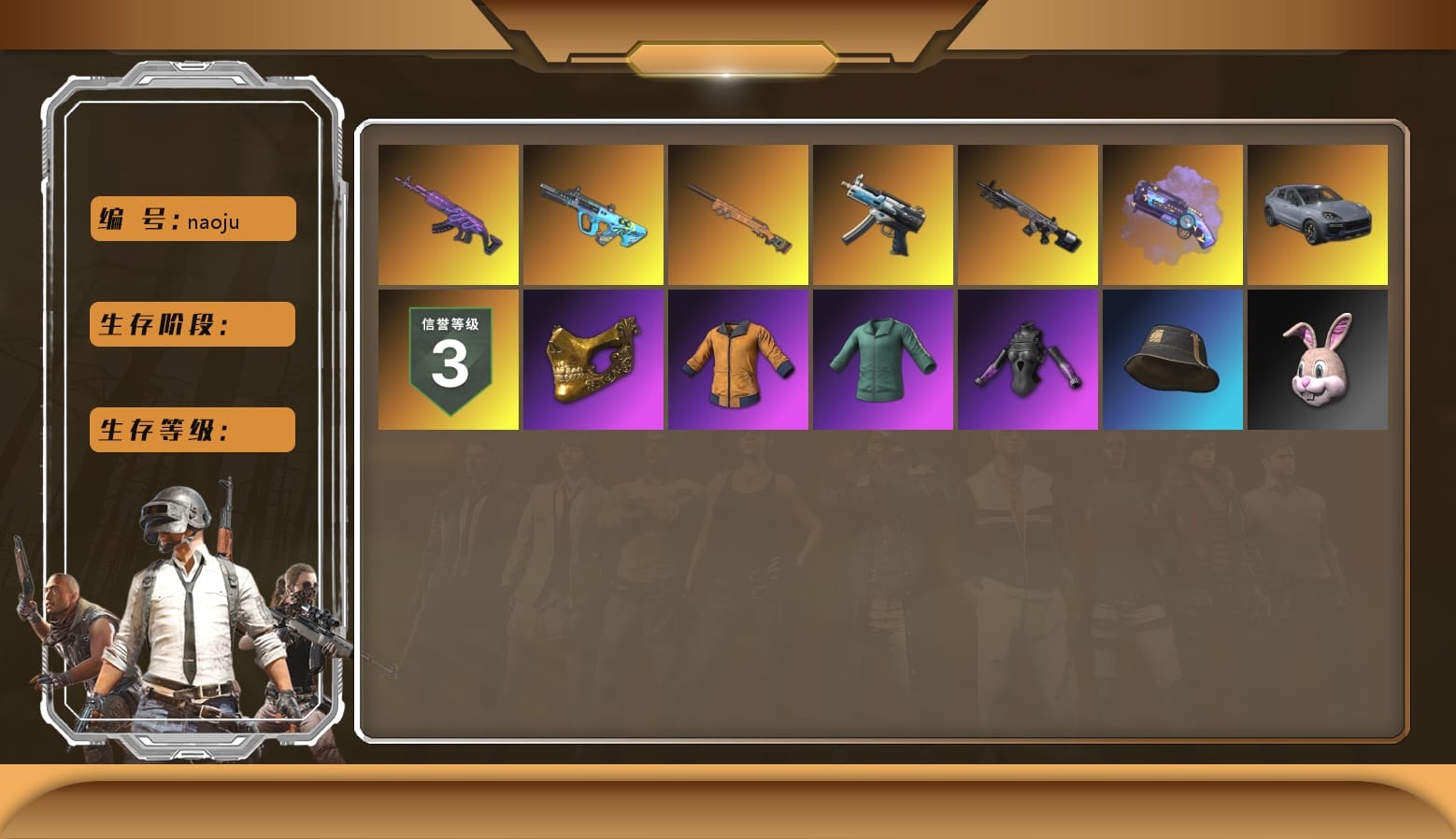Click the orange bomber jacket item
Viewport: 1456px width, 839px height.
pos(738,359)
